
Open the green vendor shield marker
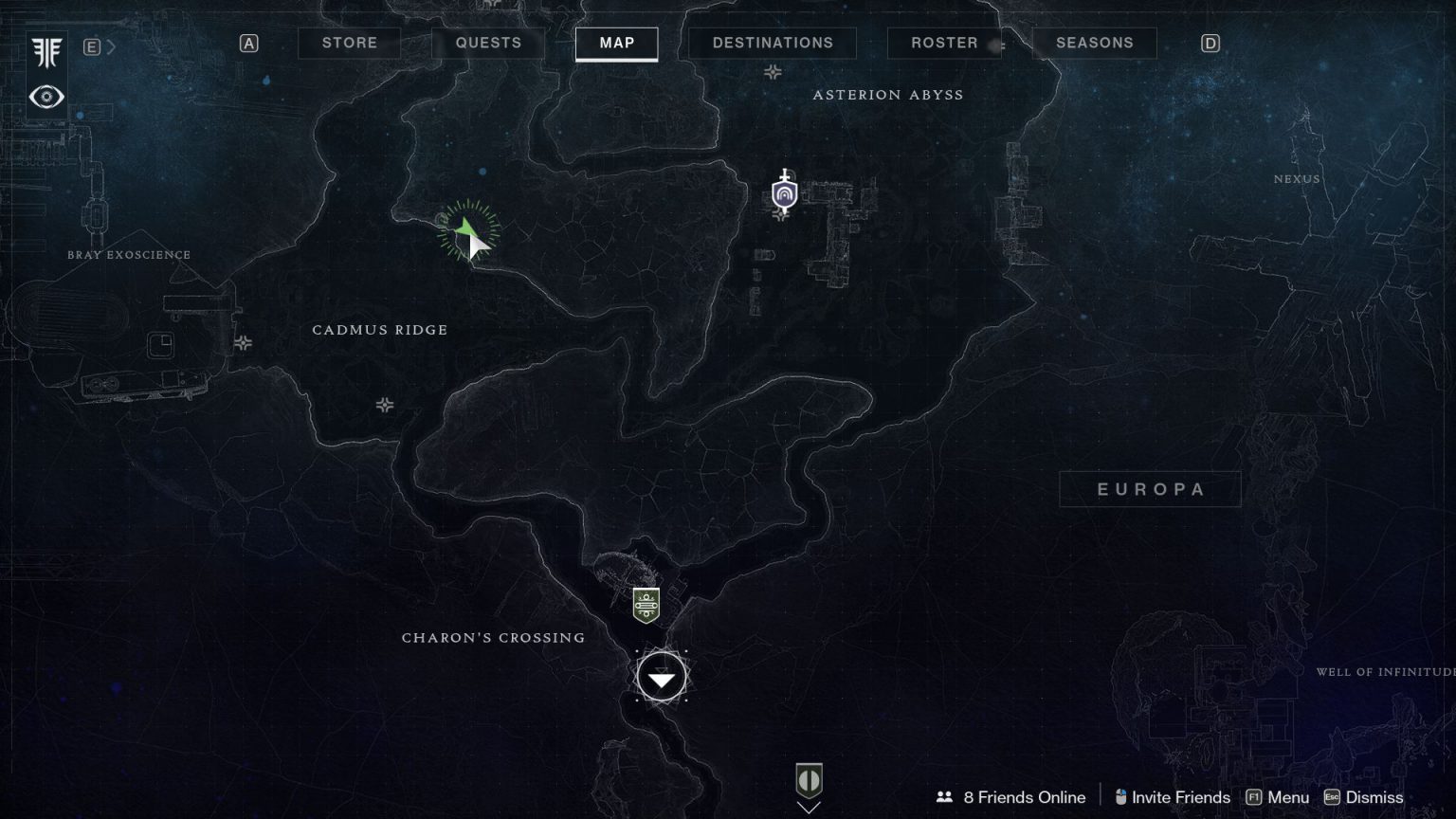pos(646,605)
